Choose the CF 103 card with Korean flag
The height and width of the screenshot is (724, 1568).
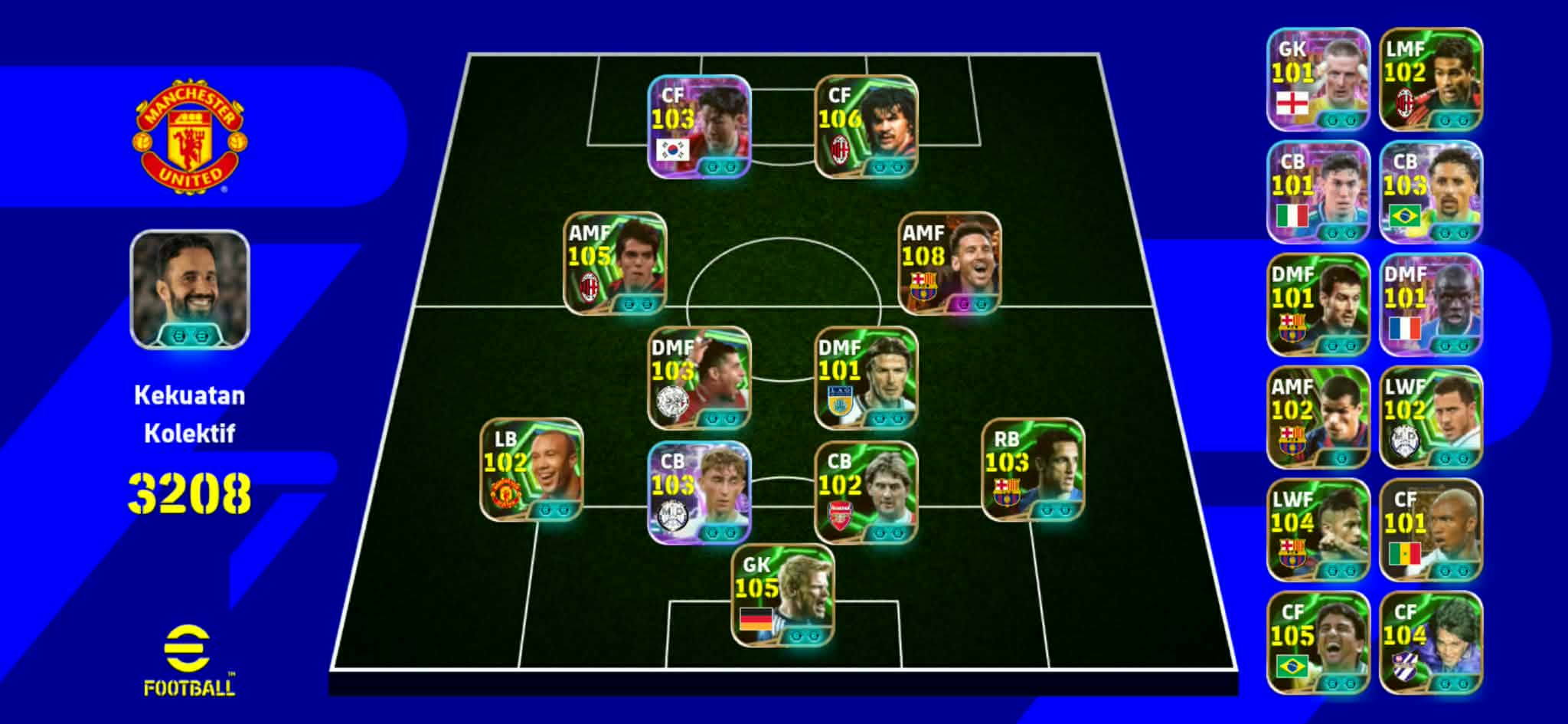(699, 126)
